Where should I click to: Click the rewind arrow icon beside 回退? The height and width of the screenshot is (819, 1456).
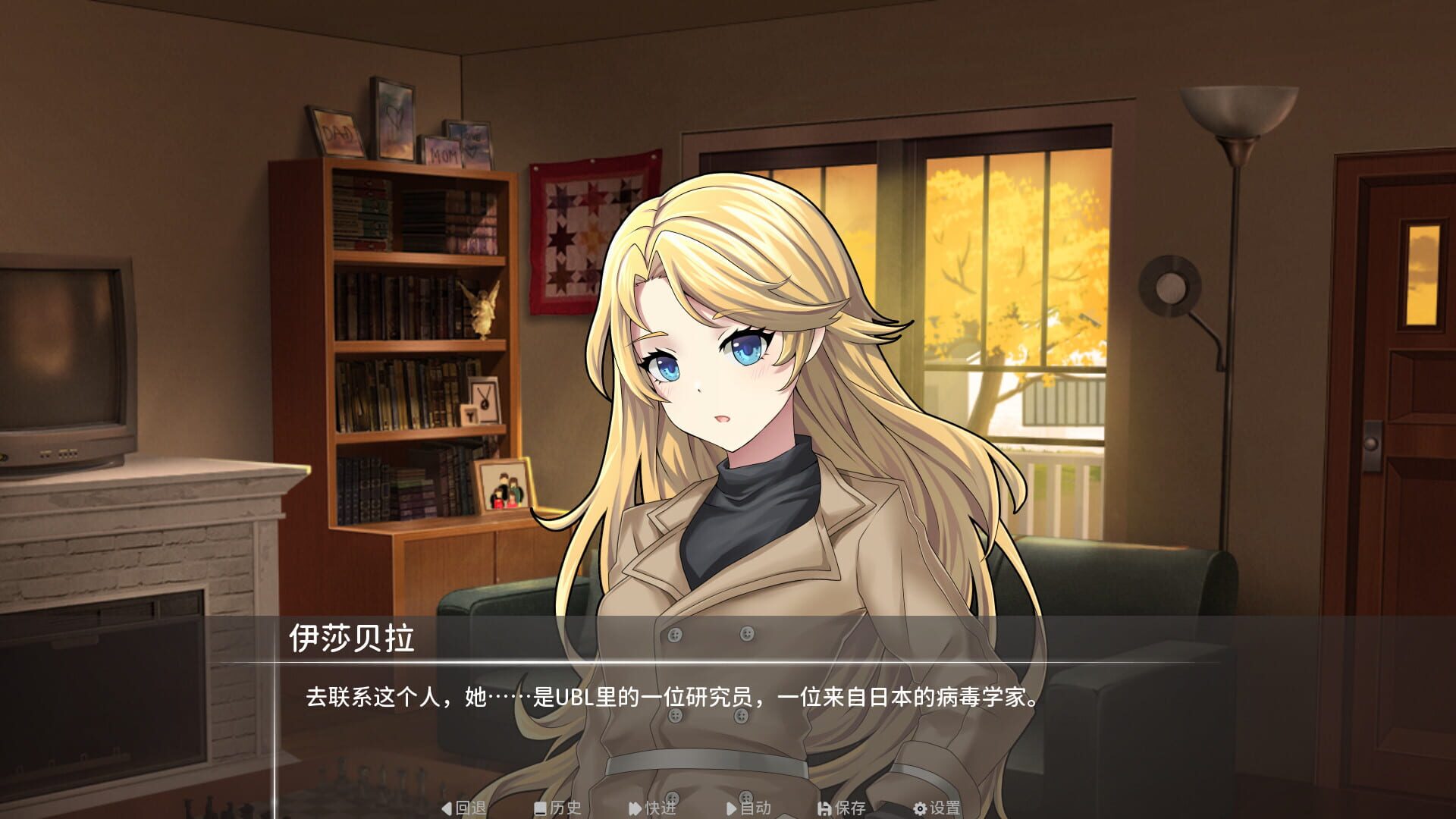[445, 808]
